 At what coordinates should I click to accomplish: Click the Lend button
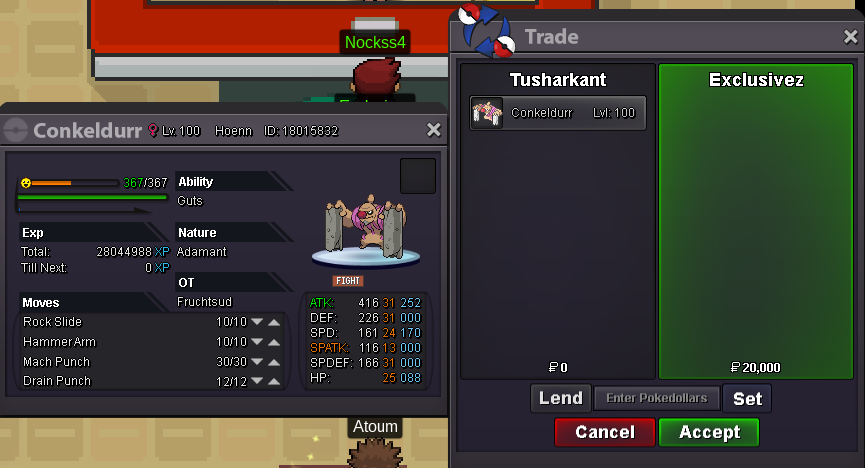tap(560, 398)
